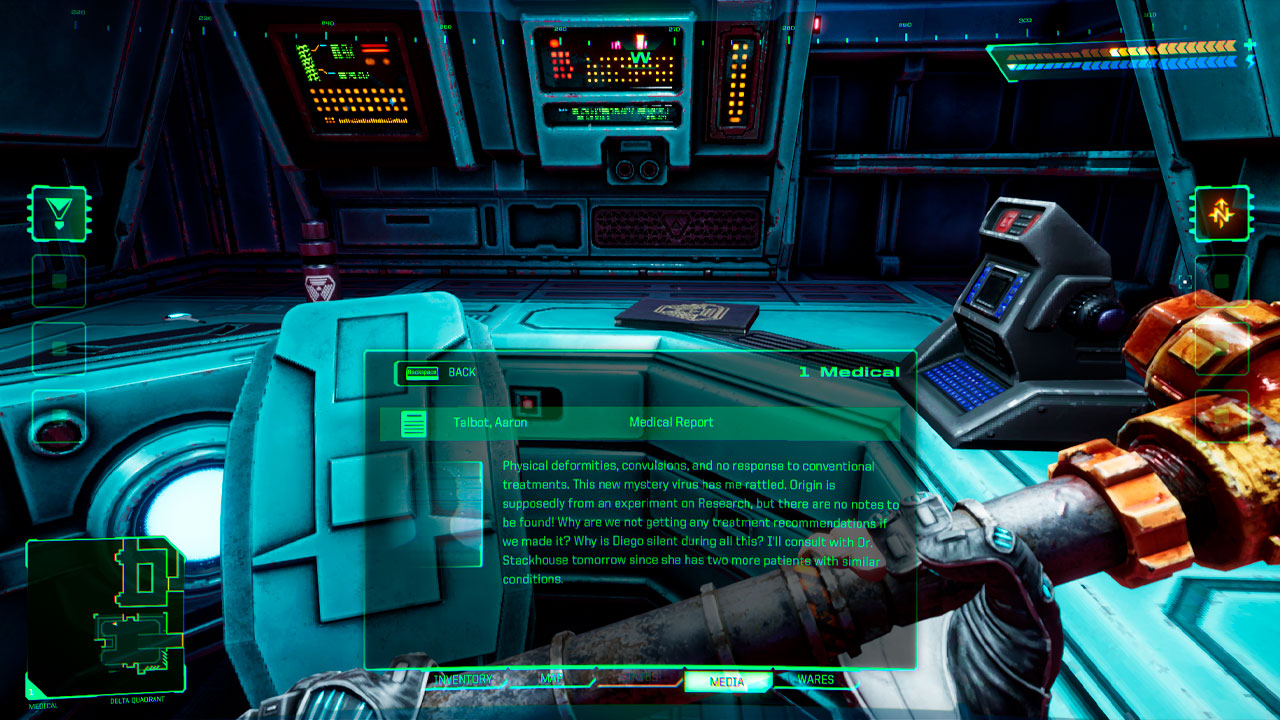This screenshot has height=720, width=1280.
Task: Select the Talbot, Aaron Medical Report entry
Action: (x=640, y=423)
